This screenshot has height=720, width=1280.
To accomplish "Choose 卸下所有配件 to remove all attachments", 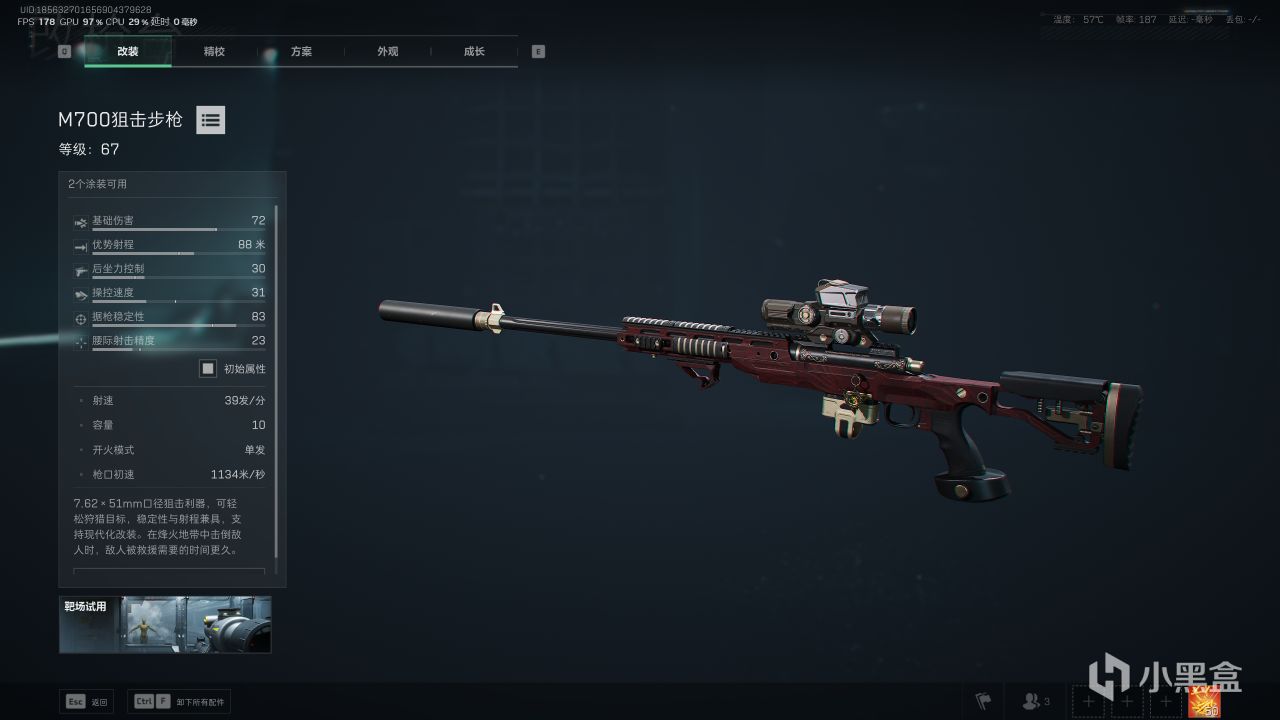I will [x=180, y=702].
